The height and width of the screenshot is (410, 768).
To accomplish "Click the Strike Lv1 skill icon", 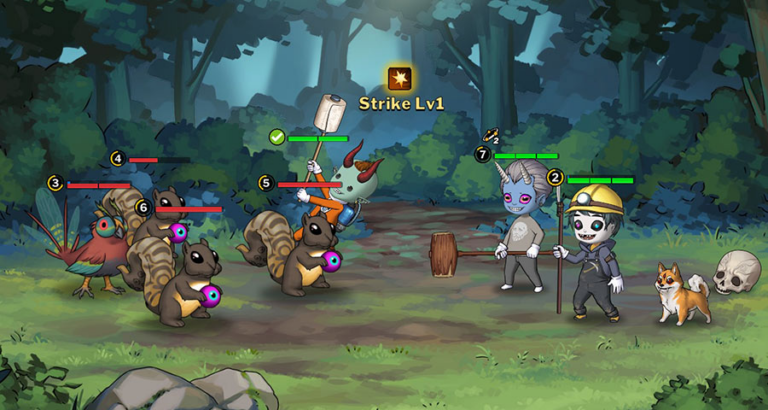I will click(401, 78).
